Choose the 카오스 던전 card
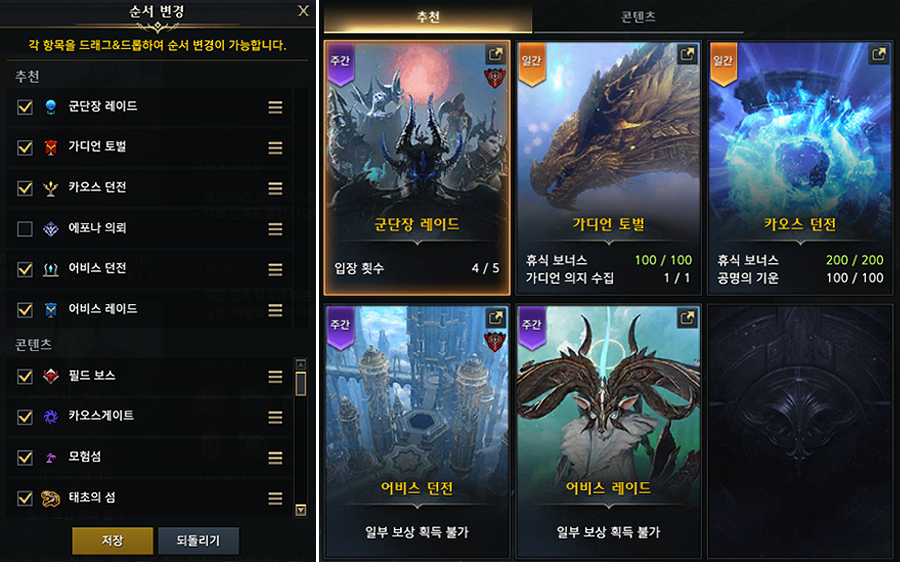Image resolution: width=900 pixels, height=565 pixels. tap(799, 167)
